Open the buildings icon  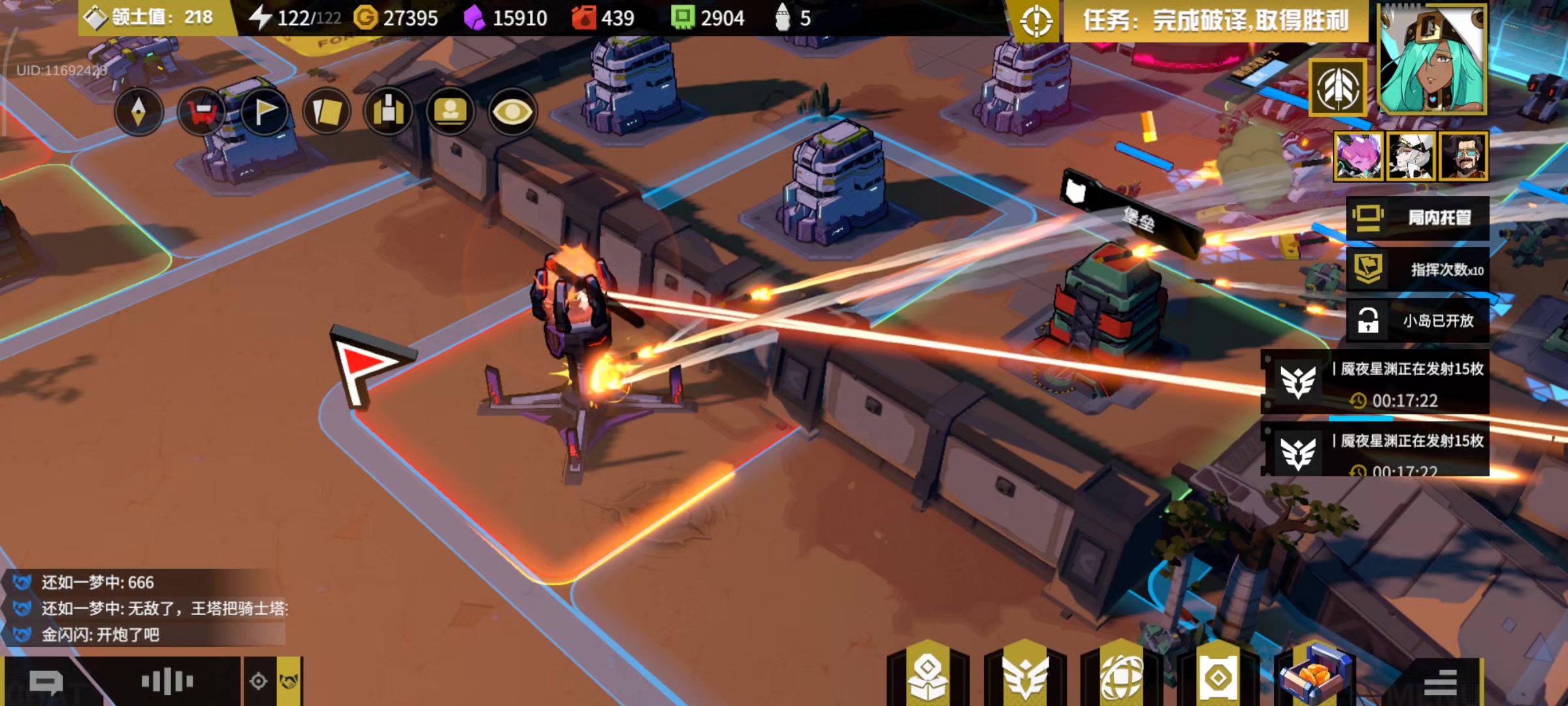389,112
